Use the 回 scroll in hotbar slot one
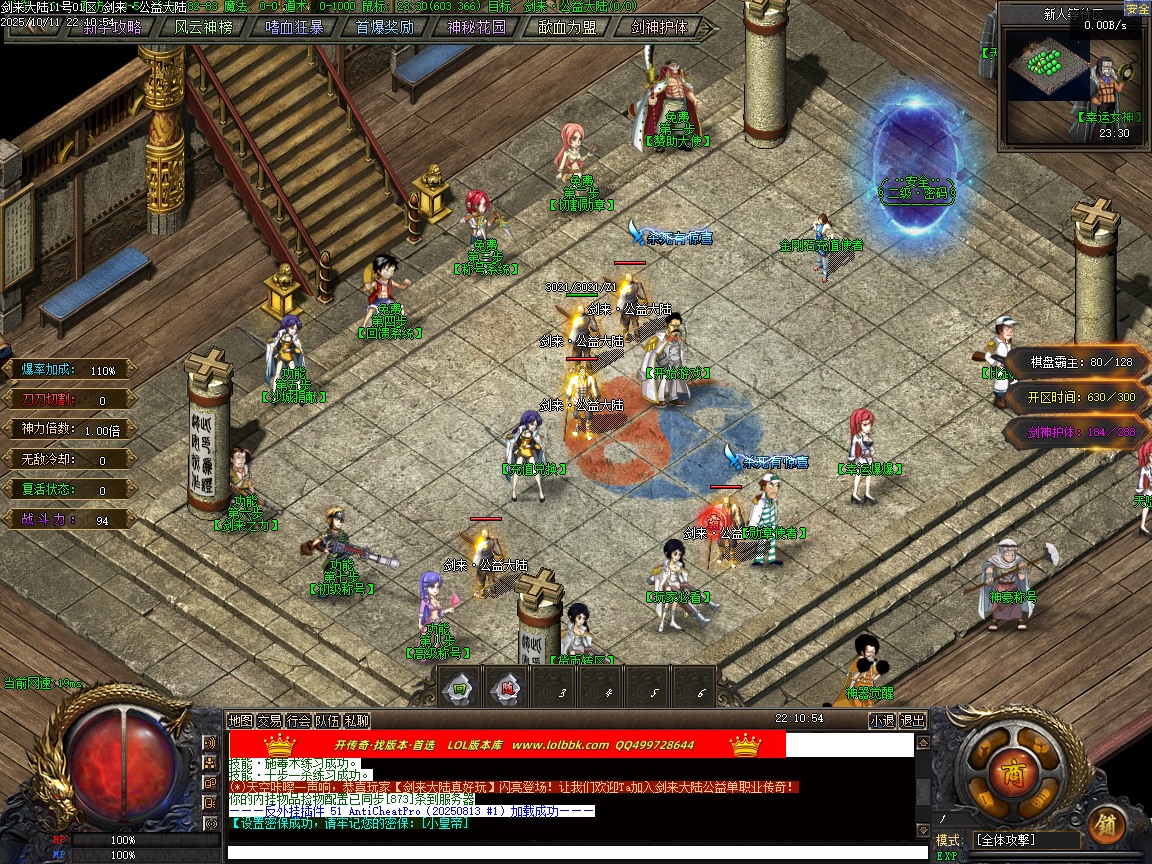 pyautogui.click(x=460, y=688)
